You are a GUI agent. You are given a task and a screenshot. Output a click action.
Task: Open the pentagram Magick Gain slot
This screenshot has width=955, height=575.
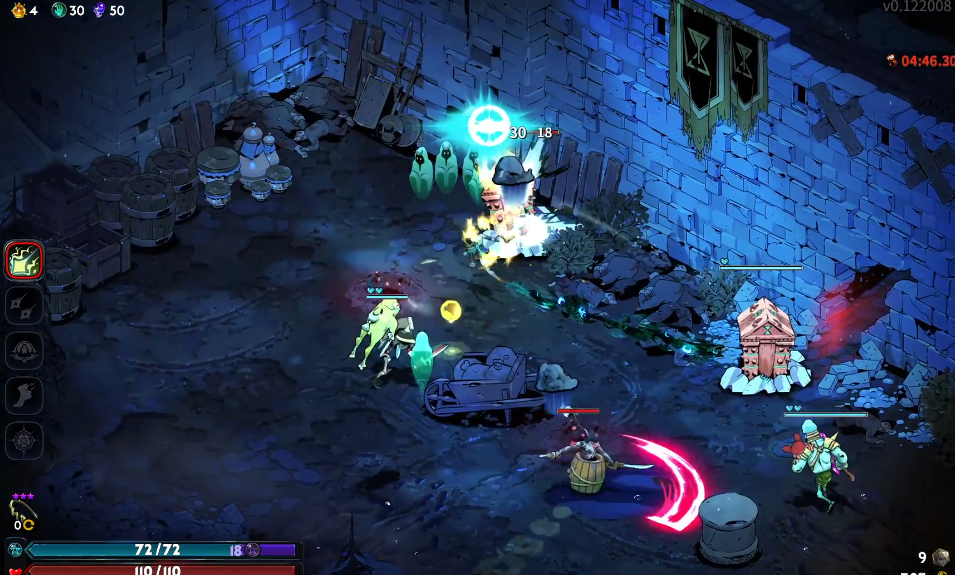(x=24, y=440)
